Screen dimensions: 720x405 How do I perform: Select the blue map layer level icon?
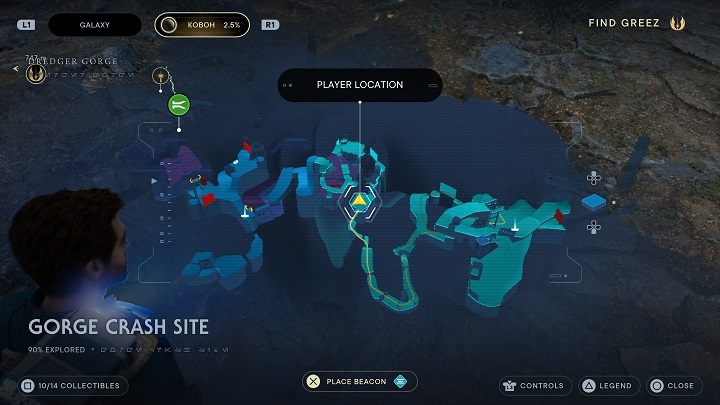click(594, 203)
